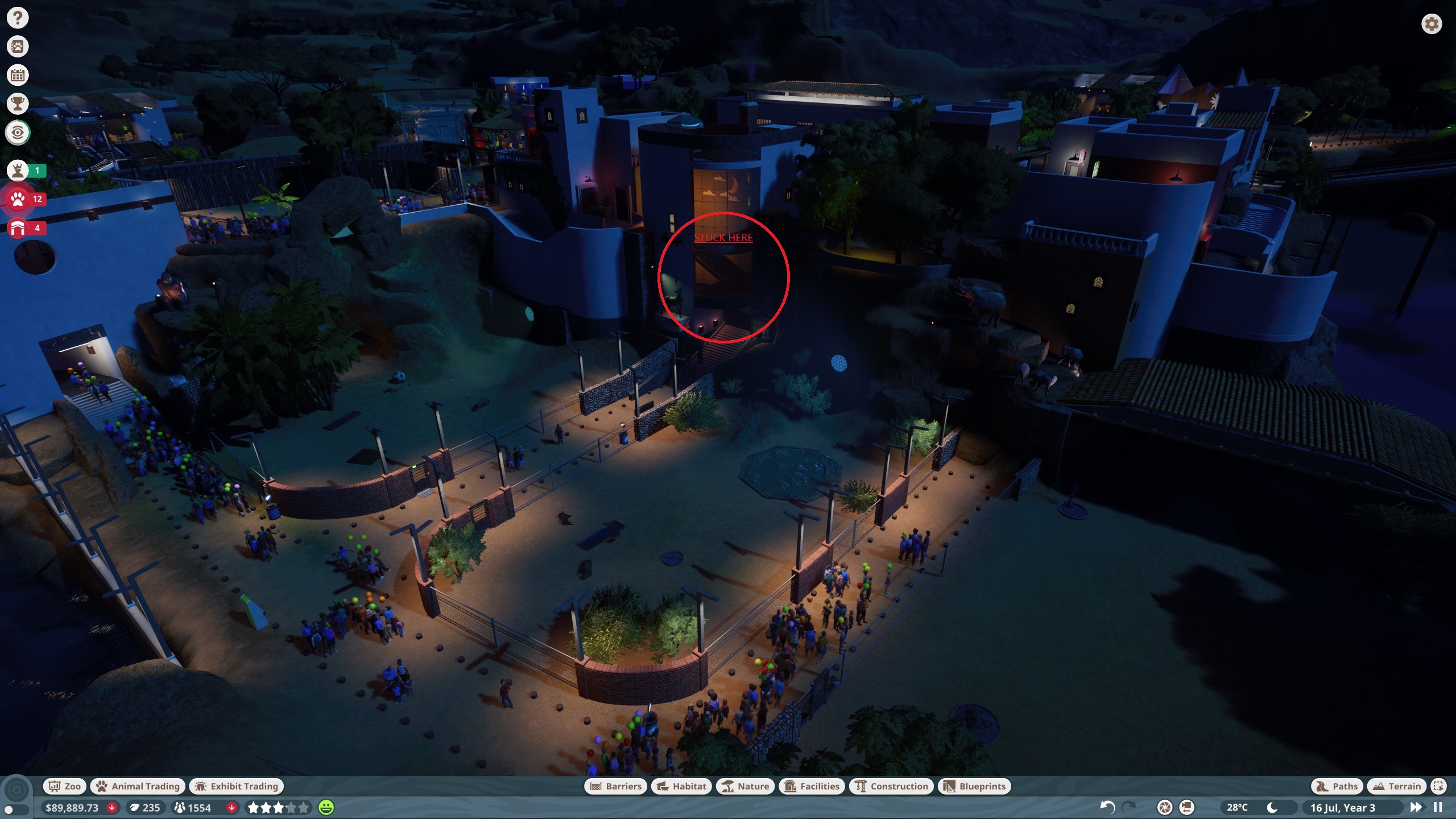Viewport: 1456px width, 819px height.
Task: Open the eye heat map views
Action: (x=18, y=133)
